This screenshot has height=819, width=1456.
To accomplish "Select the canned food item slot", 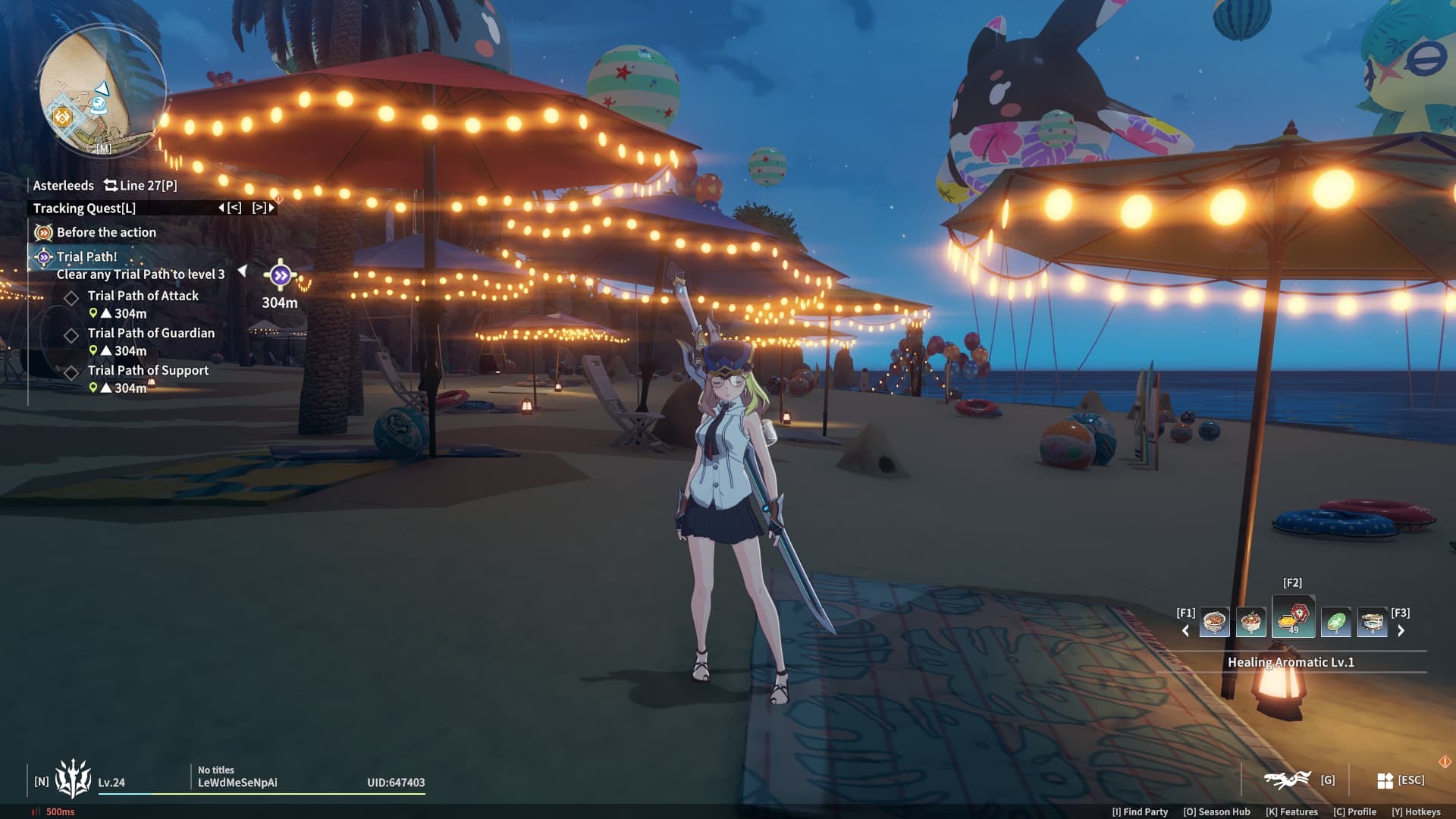I will (x=1372, y=623).
